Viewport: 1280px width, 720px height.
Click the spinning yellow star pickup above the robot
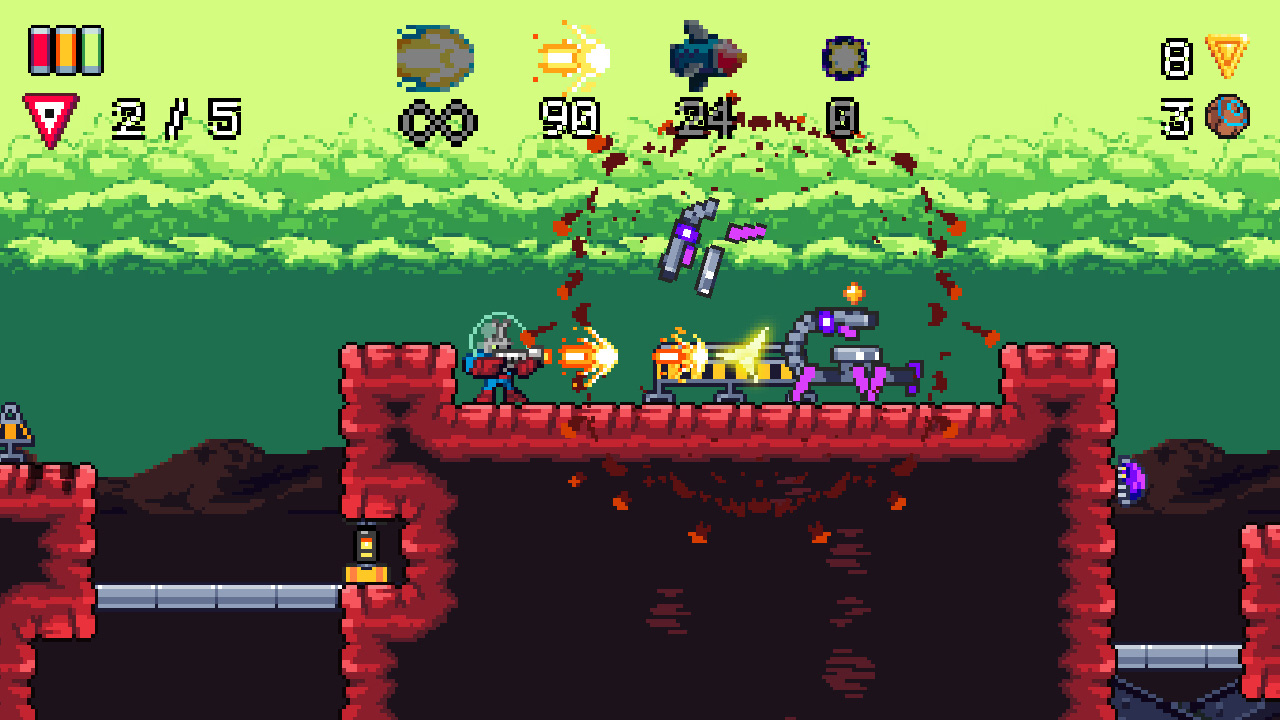855,291
